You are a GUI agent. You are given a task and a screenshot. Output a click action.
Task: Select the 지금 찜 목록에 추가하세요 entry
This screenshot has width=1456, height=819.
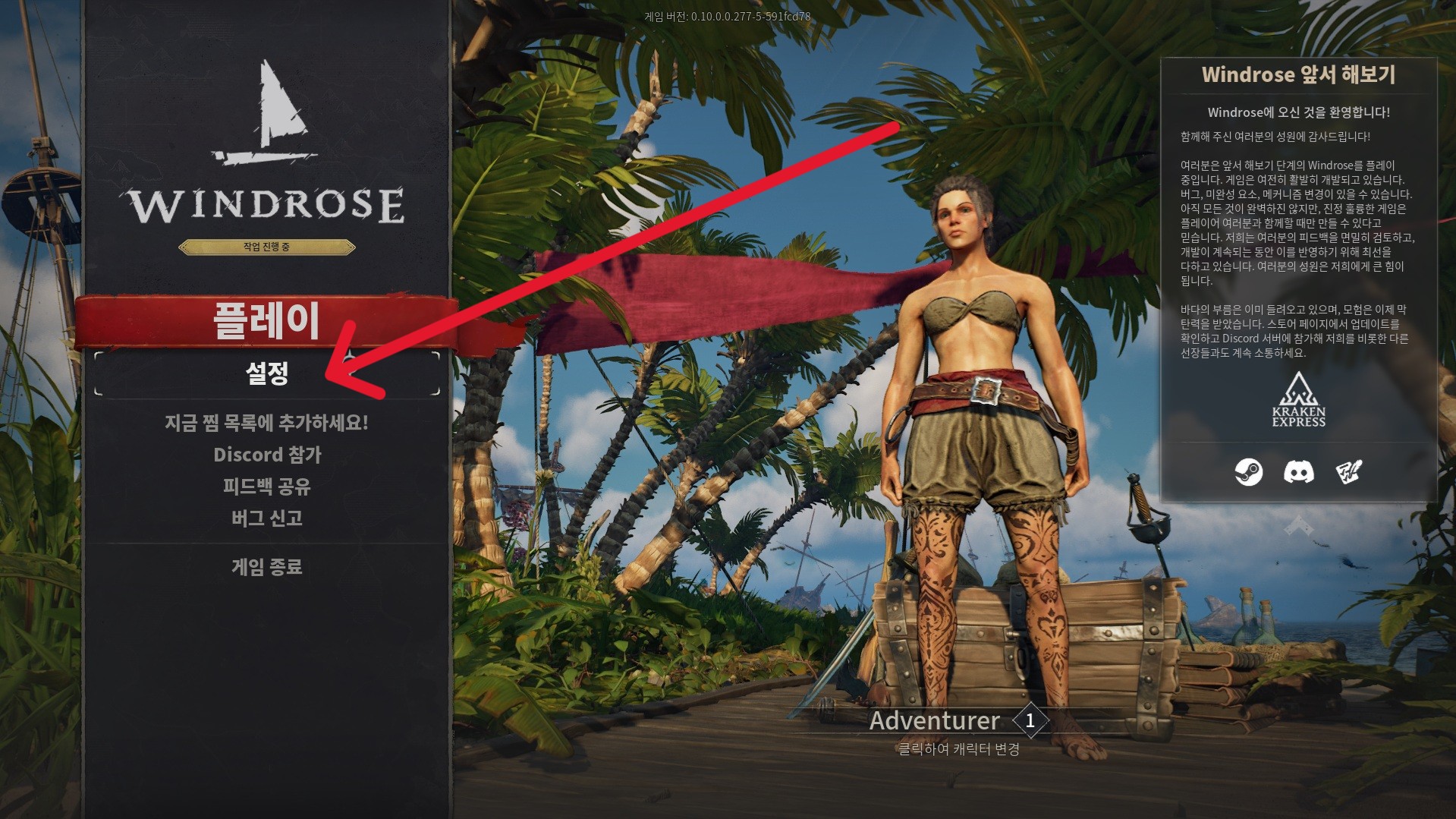pyautogui.click(x=266, y=423)
